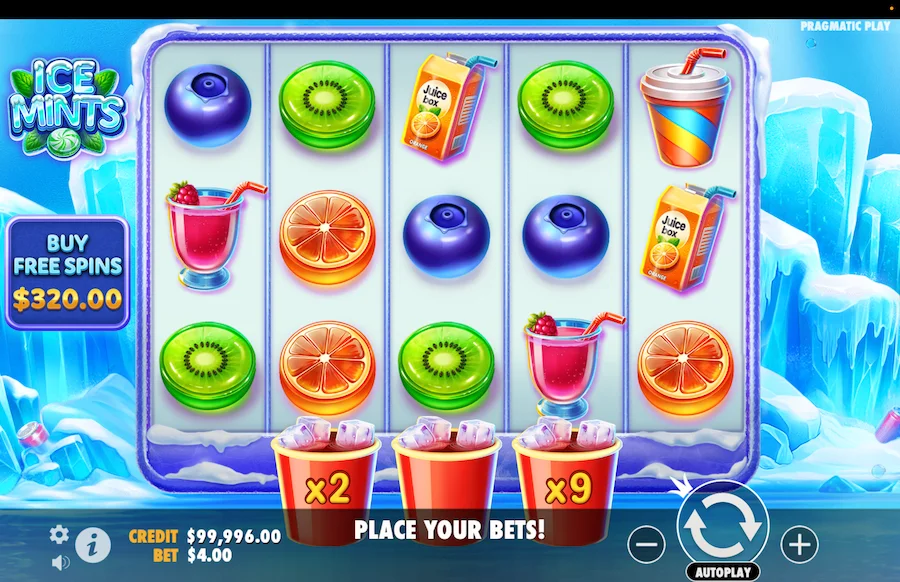Increase the bet with the plus button
The image size is (900, 582).
coord(799,544)
